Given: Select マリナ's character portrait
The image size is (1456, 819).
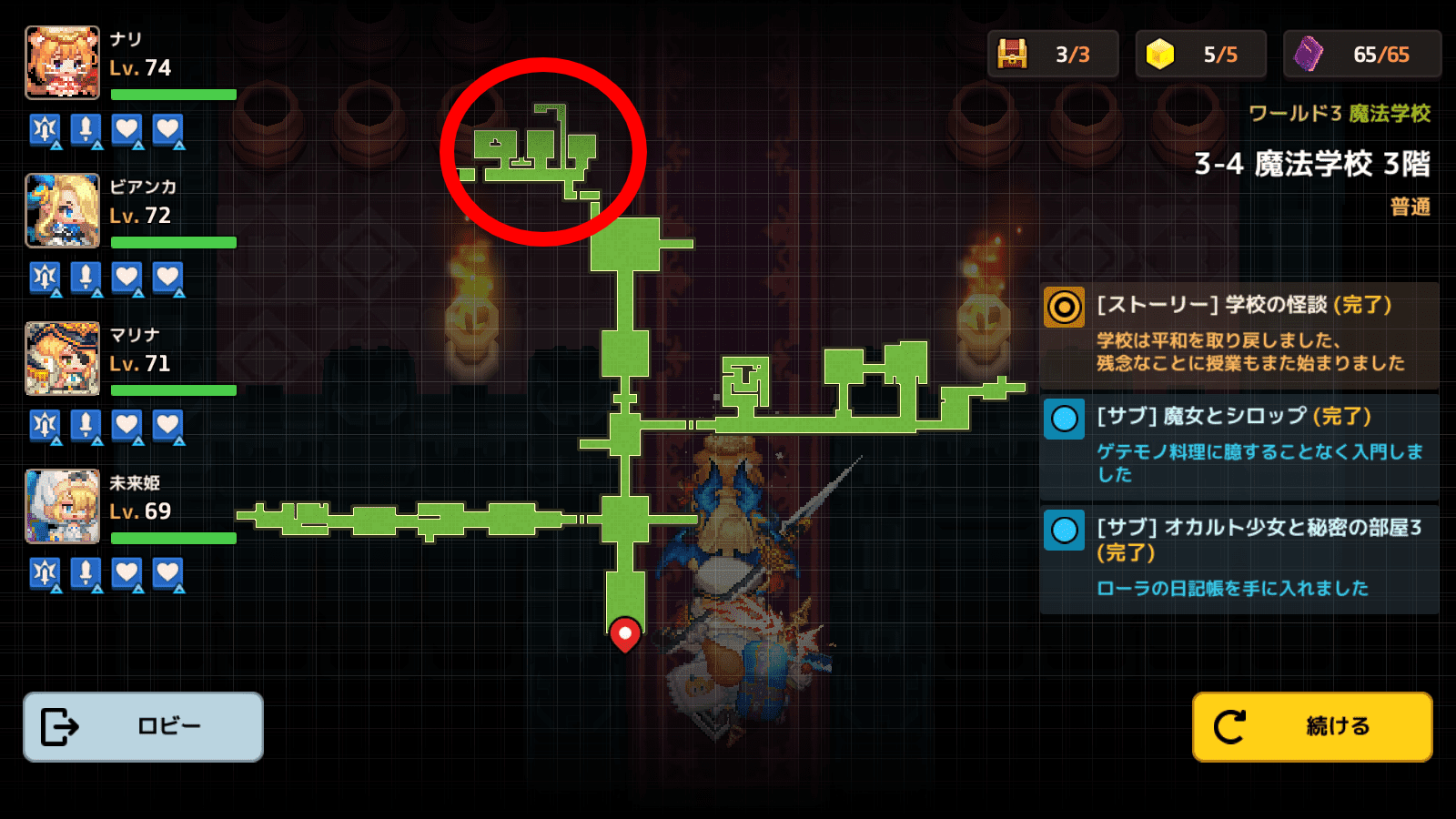Looking at the screenshot, I should coord(62,359).
